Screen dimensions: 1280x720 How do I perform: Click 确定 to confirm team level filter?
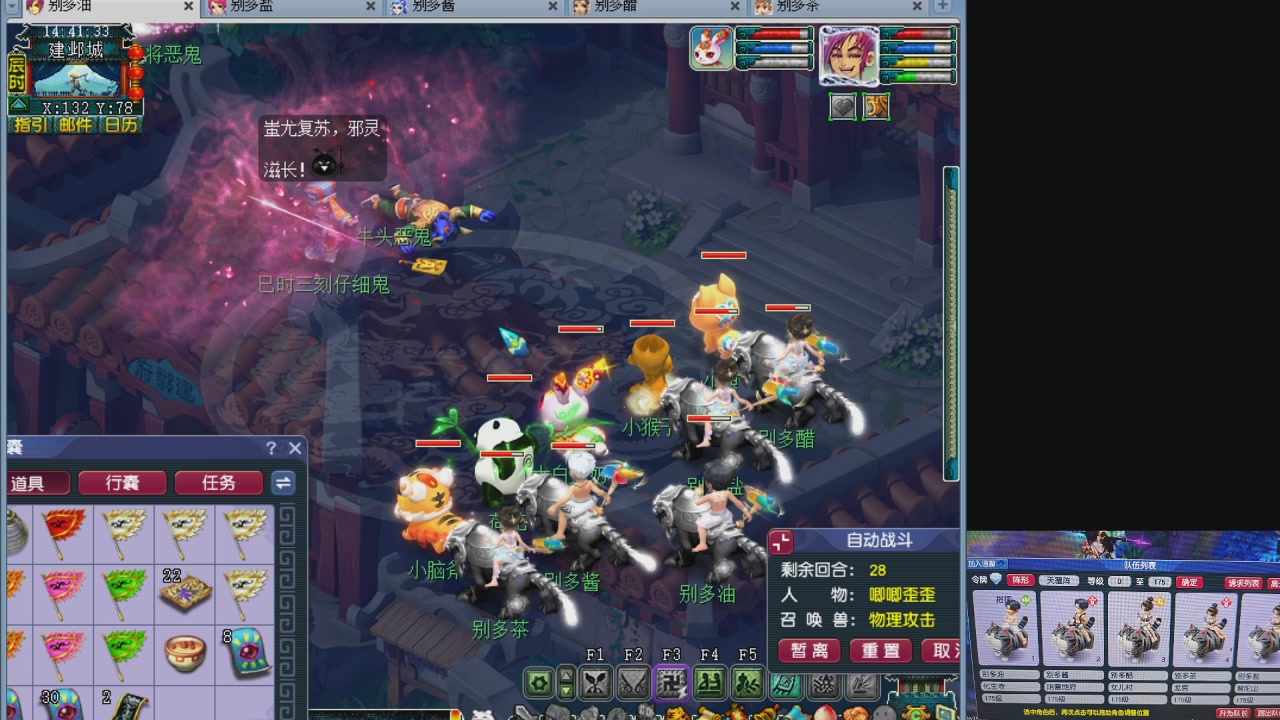coord(1189,582)
